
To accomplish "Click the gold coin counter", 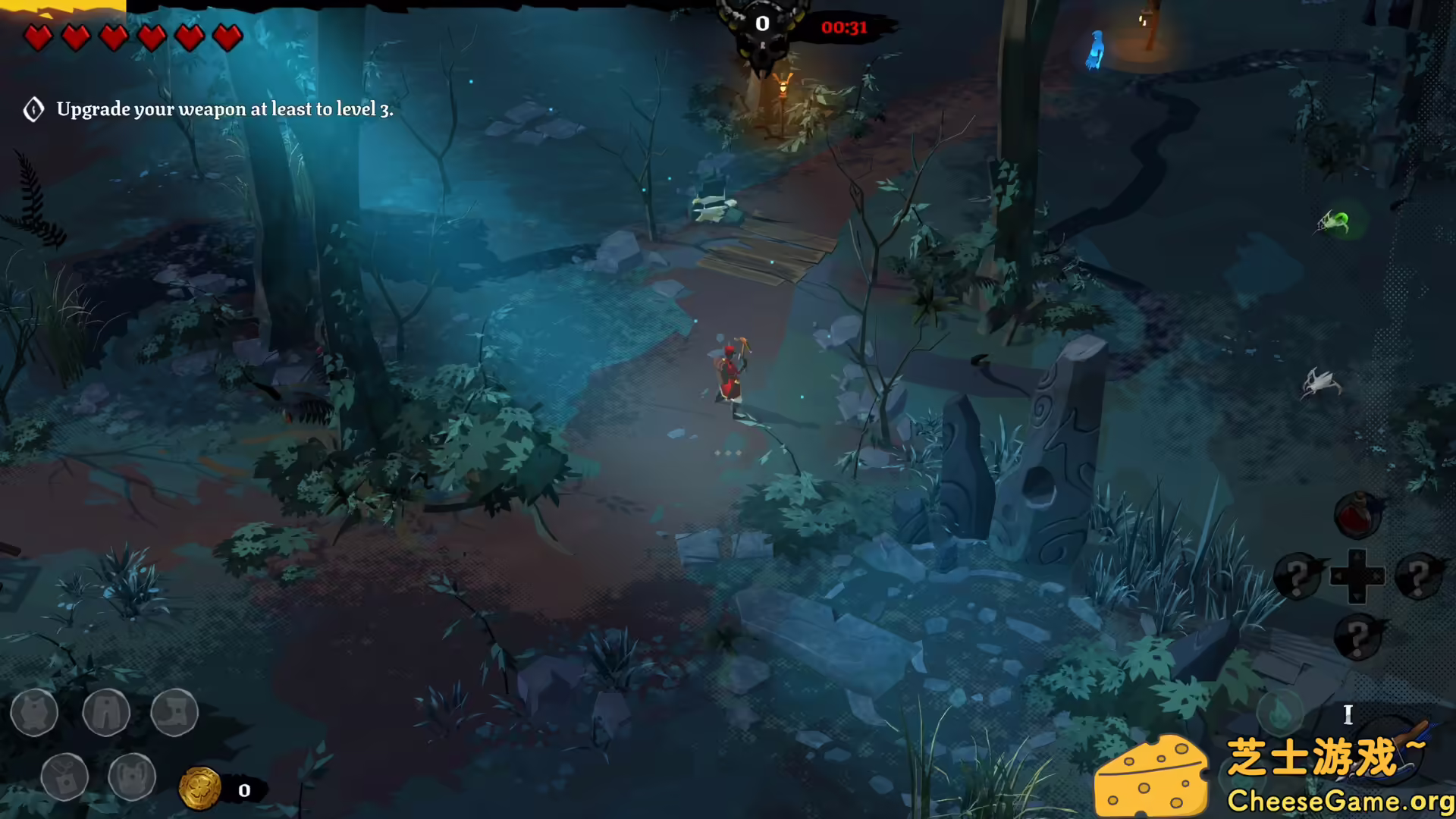I will click(x=201, y=789).
